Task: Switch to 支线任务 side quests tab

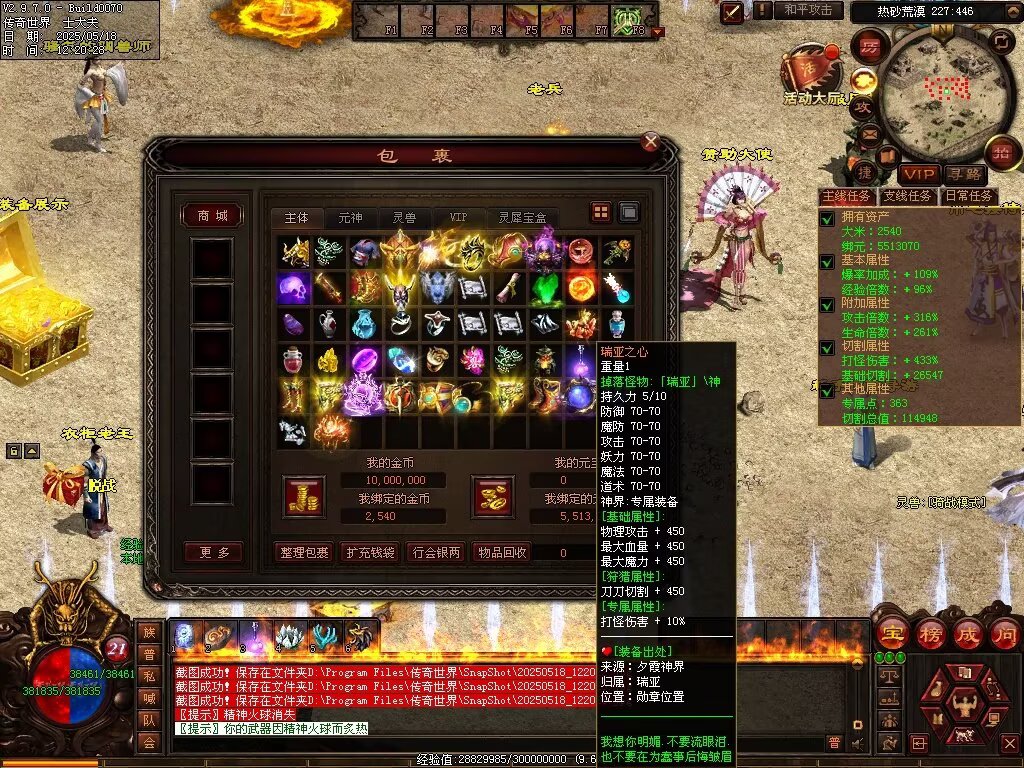Action: tap(908, 196)
